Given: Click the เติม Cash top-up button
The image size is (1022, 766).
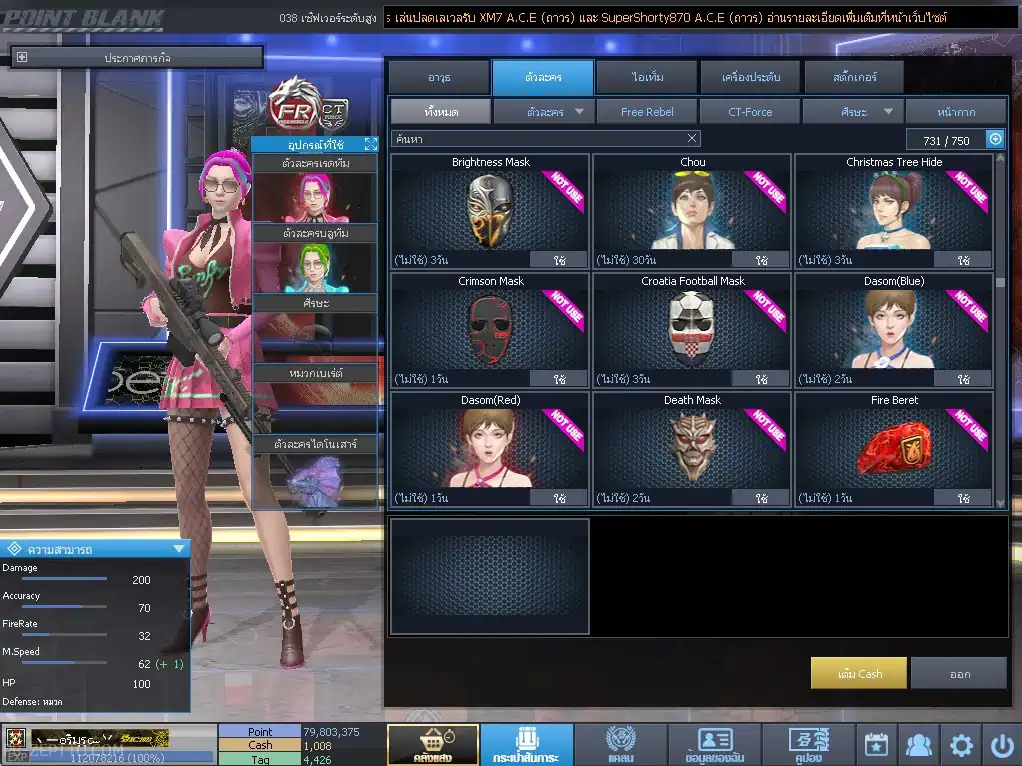Looking at the screenshot, I should [859, 674].
